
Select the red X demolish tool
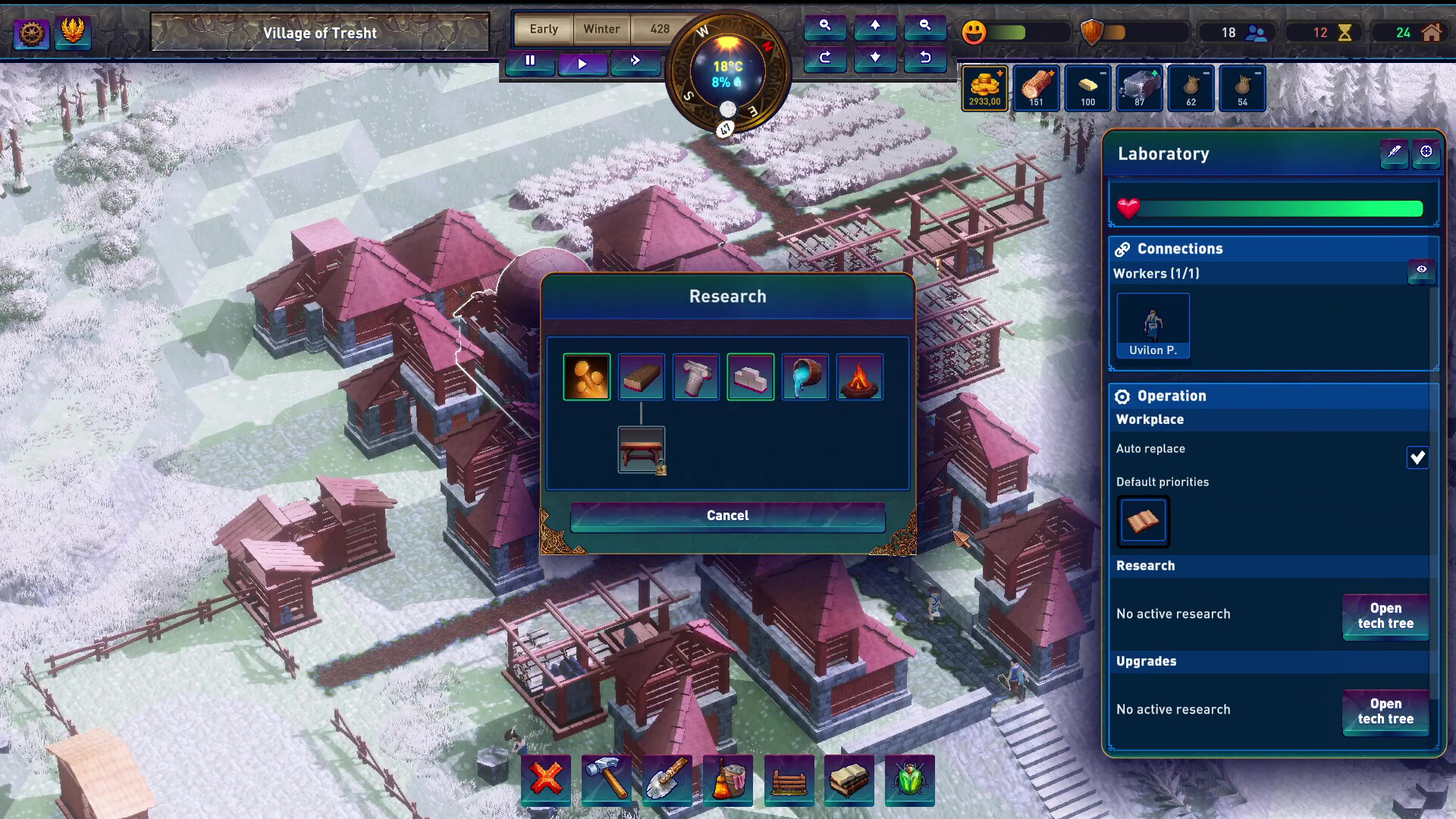pos(546,779)
